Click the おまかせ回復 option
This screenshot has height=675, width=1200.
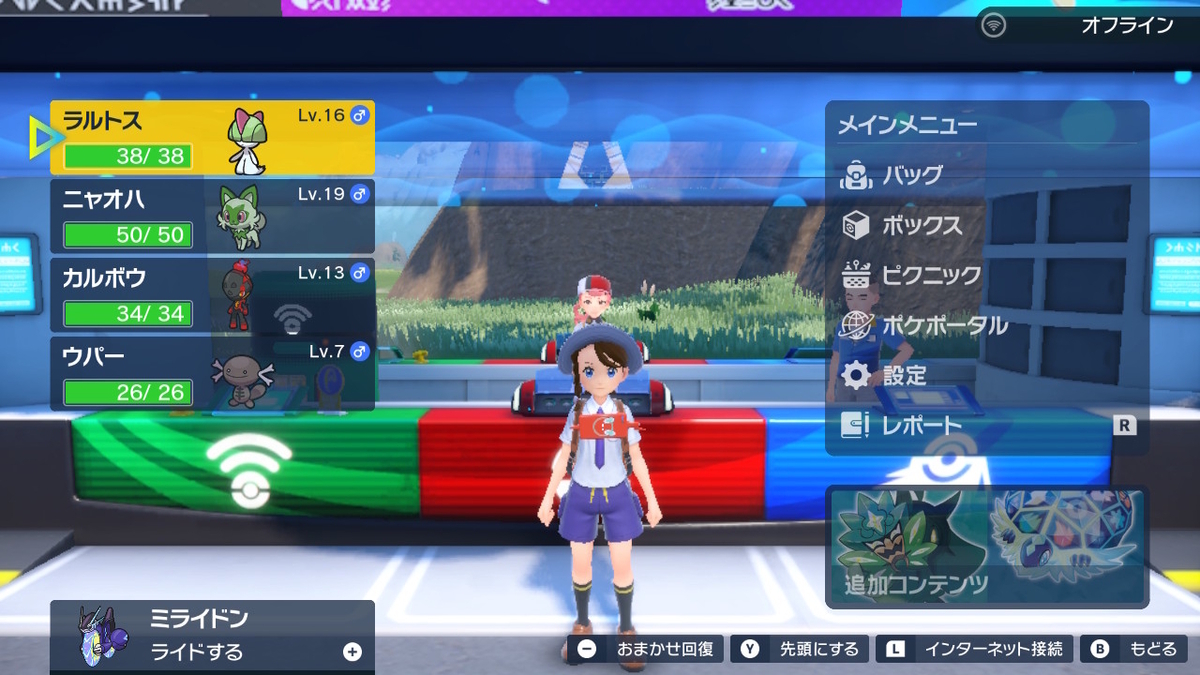click(x=646, y=650)
